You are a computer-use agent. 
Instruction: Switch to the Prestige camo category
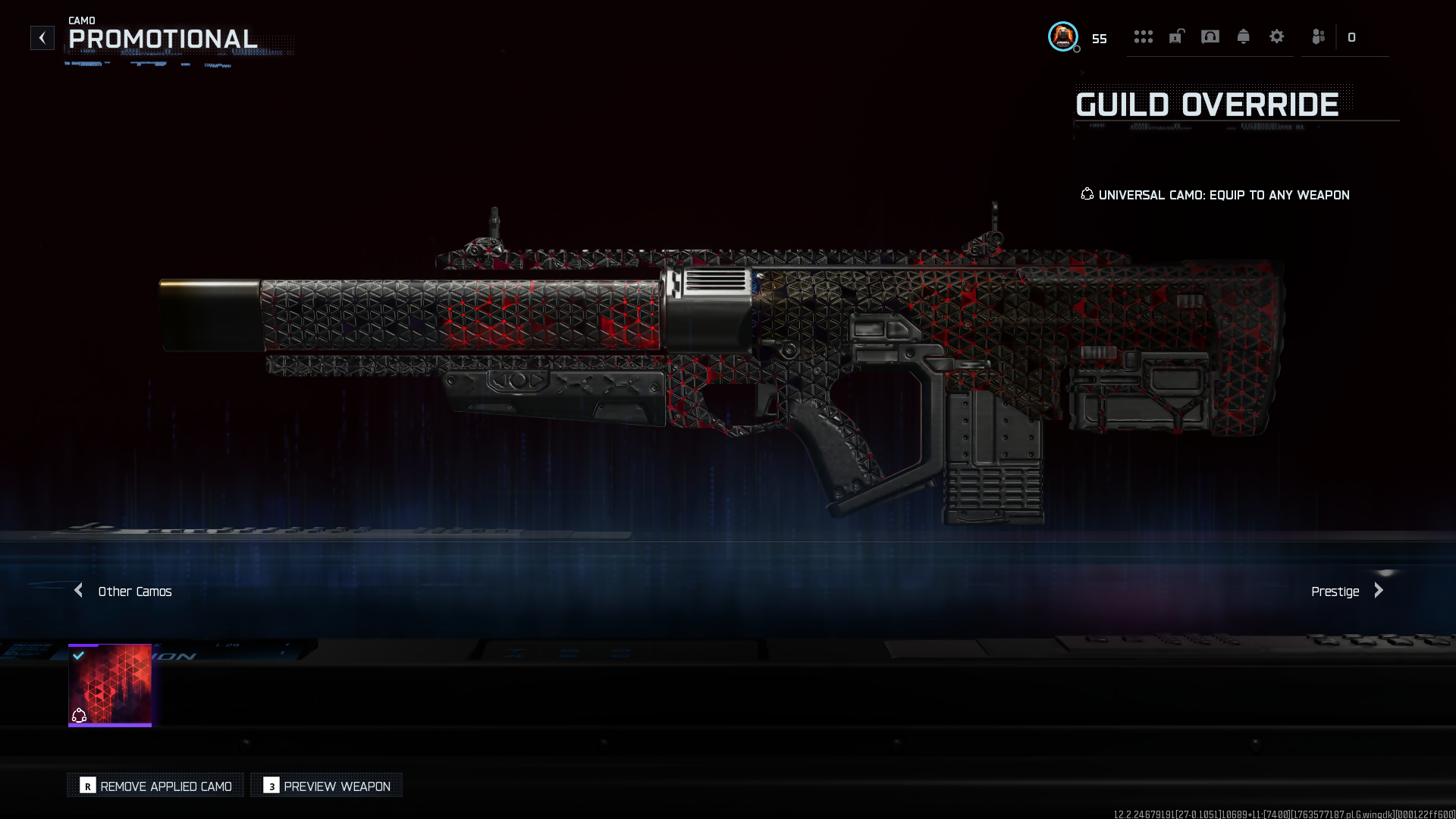tap(1347, 591)
